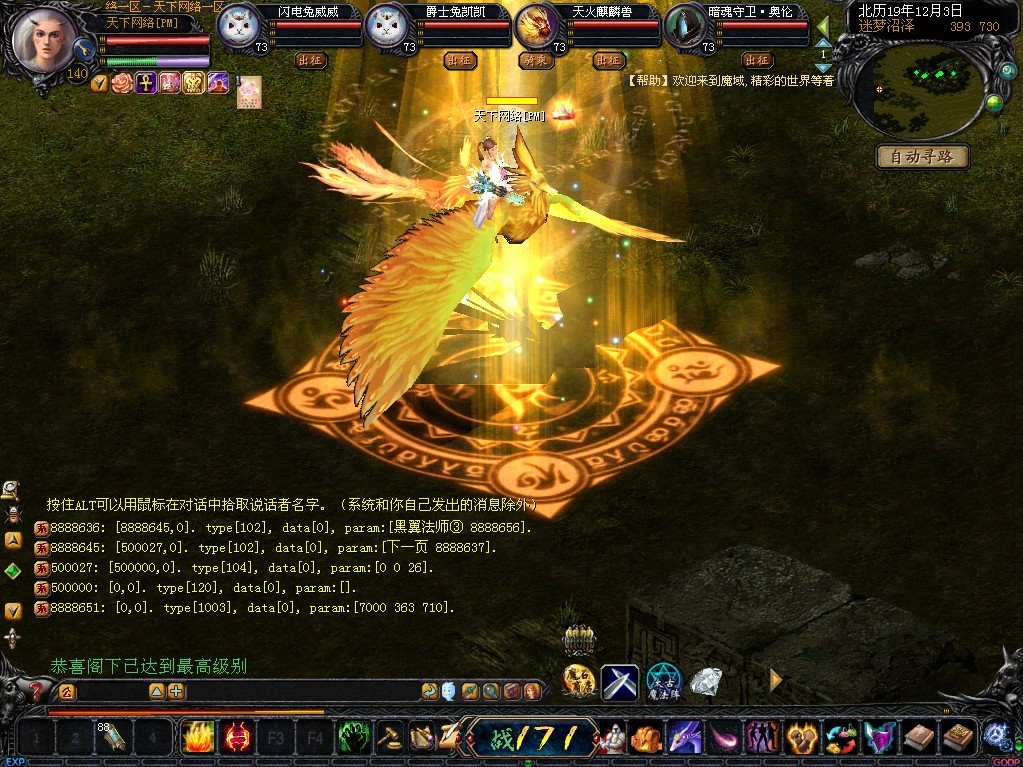Expand the arrow beside the diamond icon

click(x=775, y=680)
